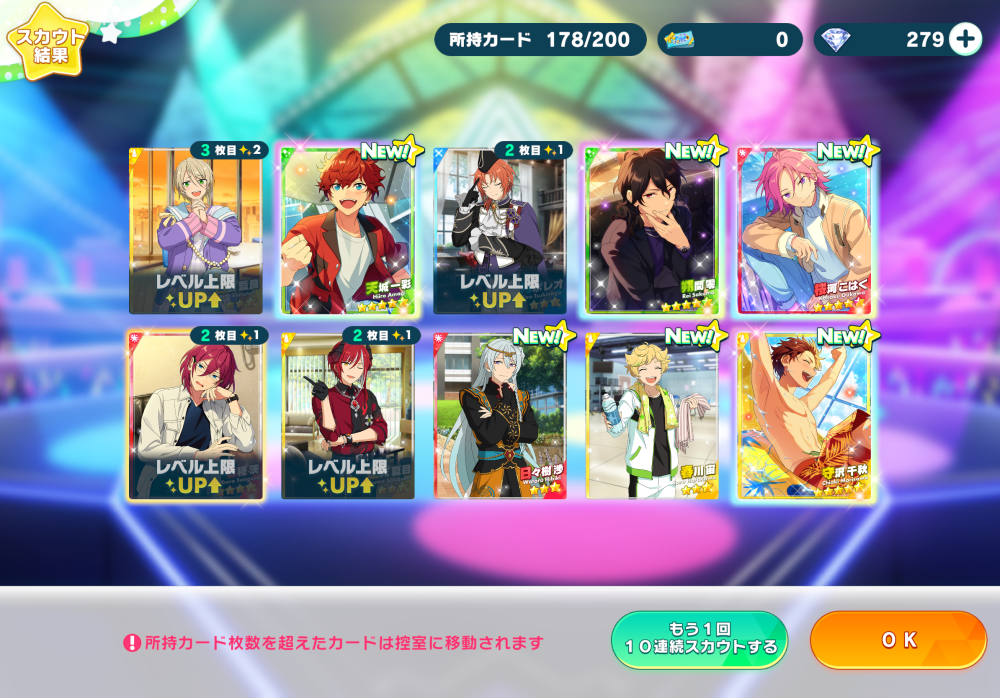Open the red-haired idol with black gloves card
The height and width of the screenshot is (698, 1000).
tap(347, 415)
